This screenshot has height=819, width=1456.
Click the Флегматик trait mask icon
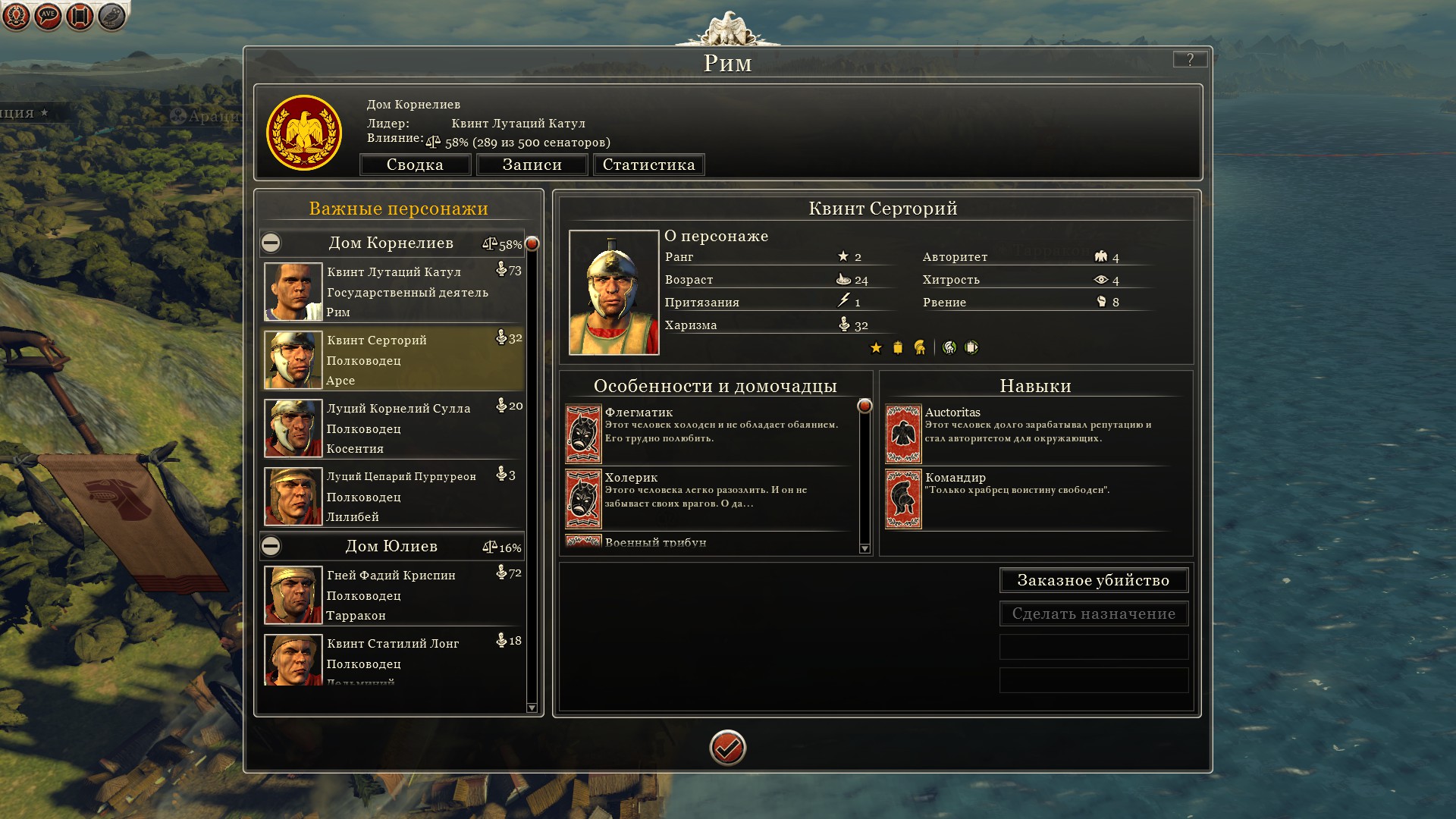583,434
